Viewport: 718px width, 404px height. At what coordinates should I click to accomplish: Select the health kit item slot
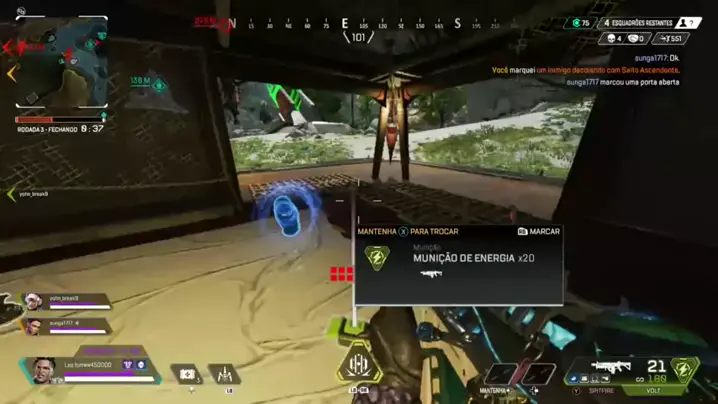tap(186, 375)
